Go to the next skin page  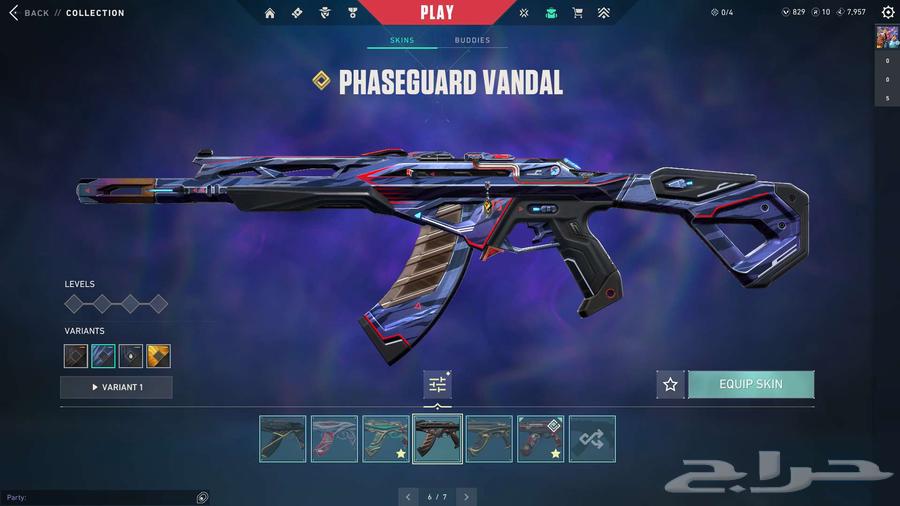click(466, 496)
